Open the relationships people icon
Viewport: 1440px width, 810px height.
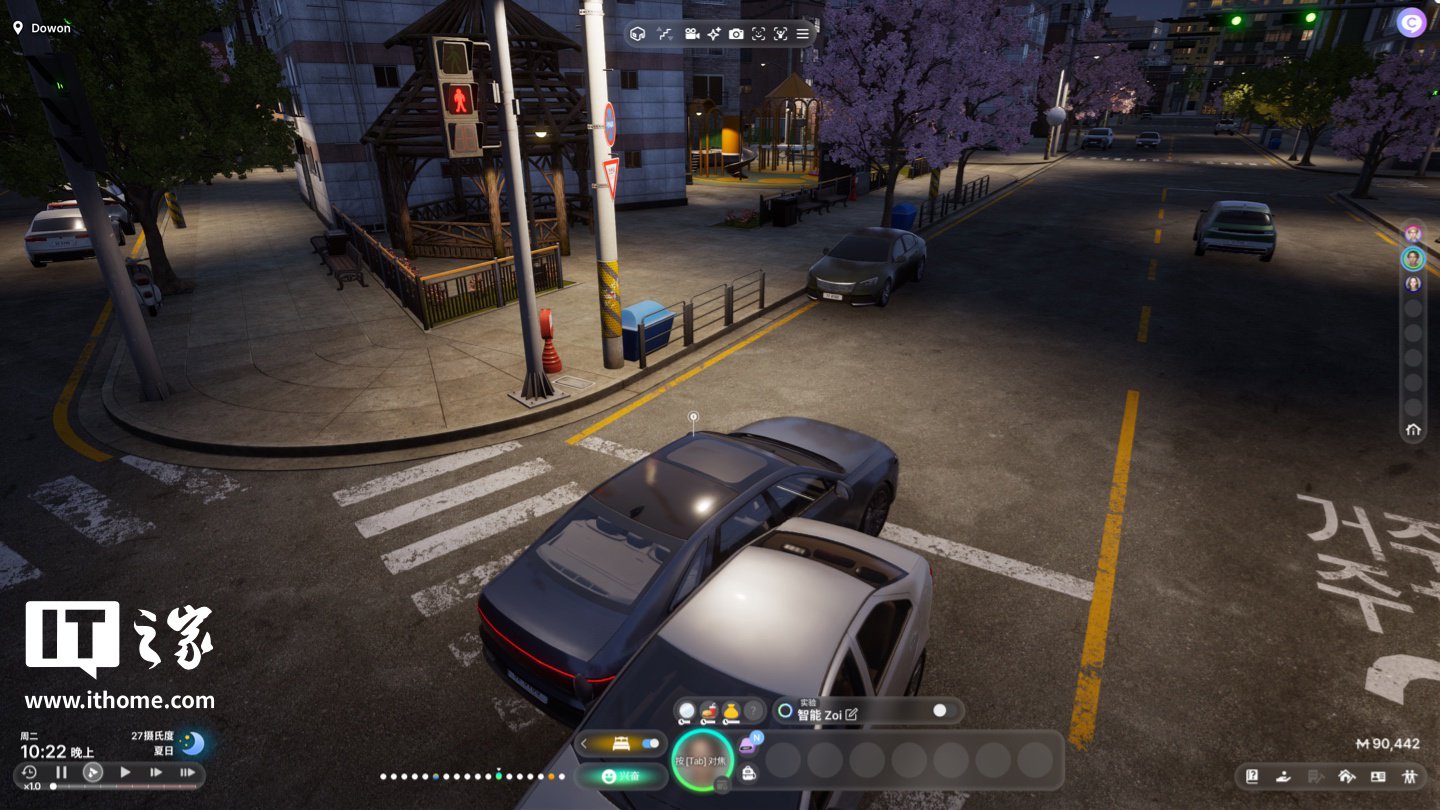pos(1410,775)
